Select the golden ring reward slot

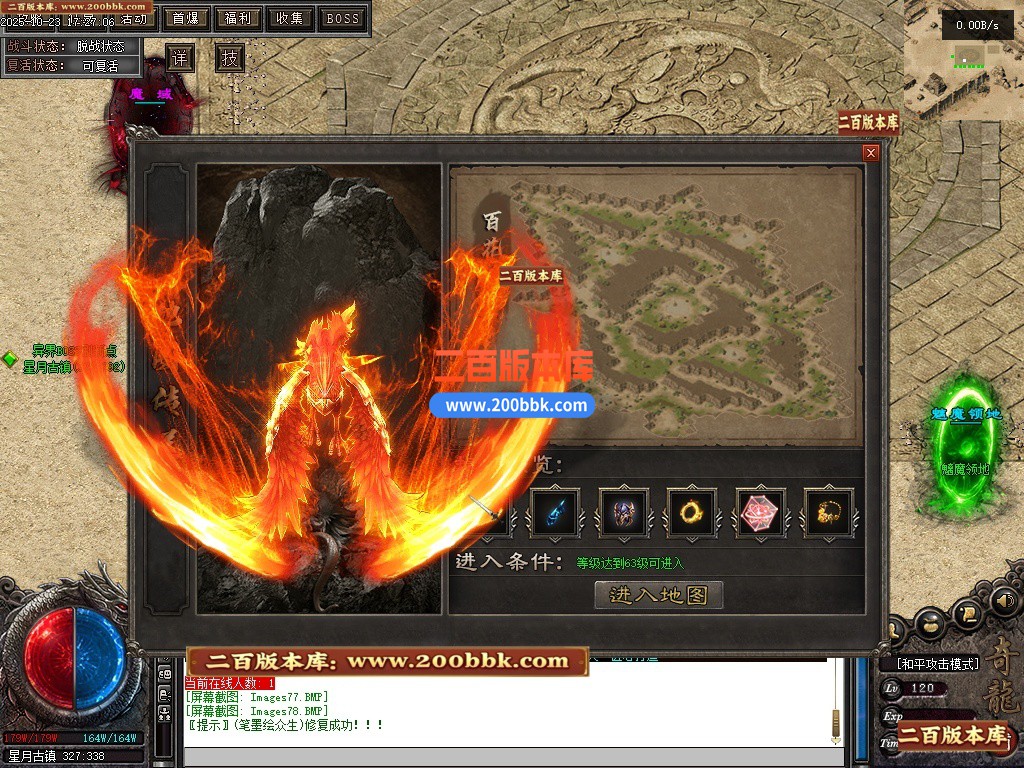click(x=692, y=514)
